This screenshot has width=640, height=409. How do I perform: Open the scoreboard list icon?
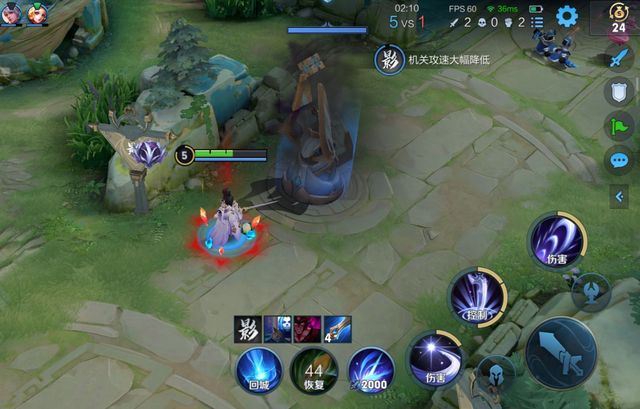[535, 22]
